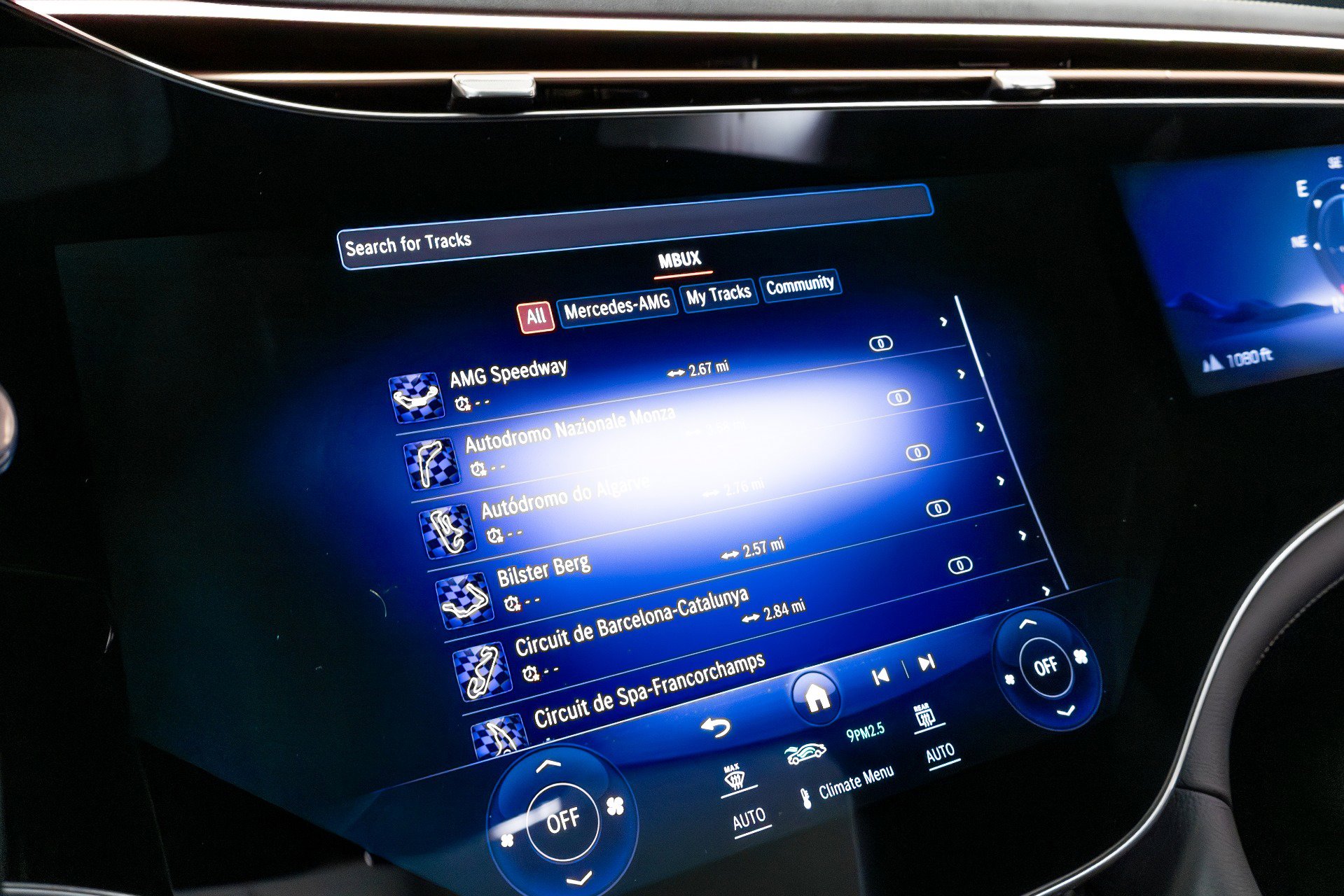Turn on the REAR window defrost icon
The width and height of the screenshot is (1344, 896).
[x=924, y=715]
